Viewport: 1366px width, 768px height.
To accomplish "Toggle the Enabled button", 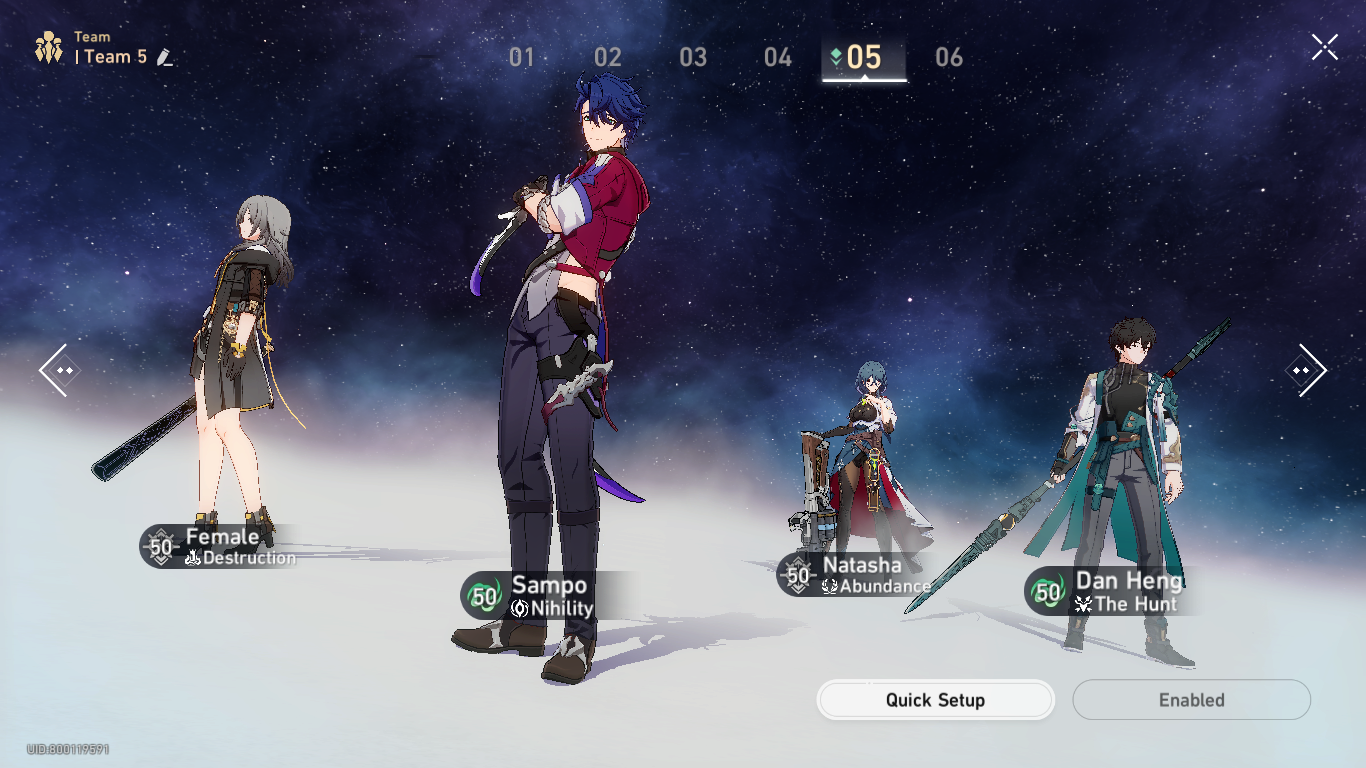I will pos(1191,700).
